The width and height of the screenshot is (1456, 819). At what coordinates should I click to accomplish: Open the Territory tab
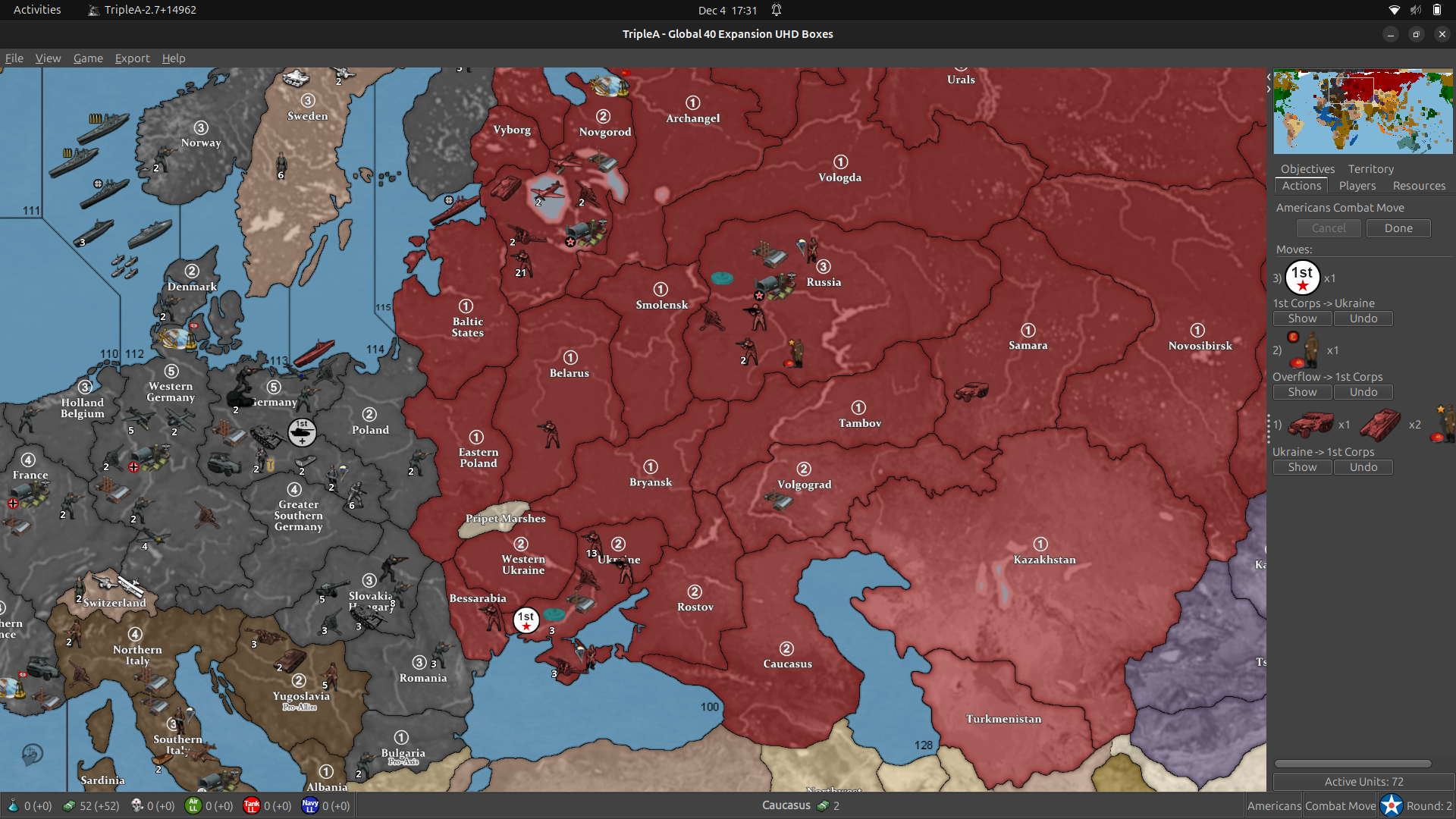[1370, 168]
